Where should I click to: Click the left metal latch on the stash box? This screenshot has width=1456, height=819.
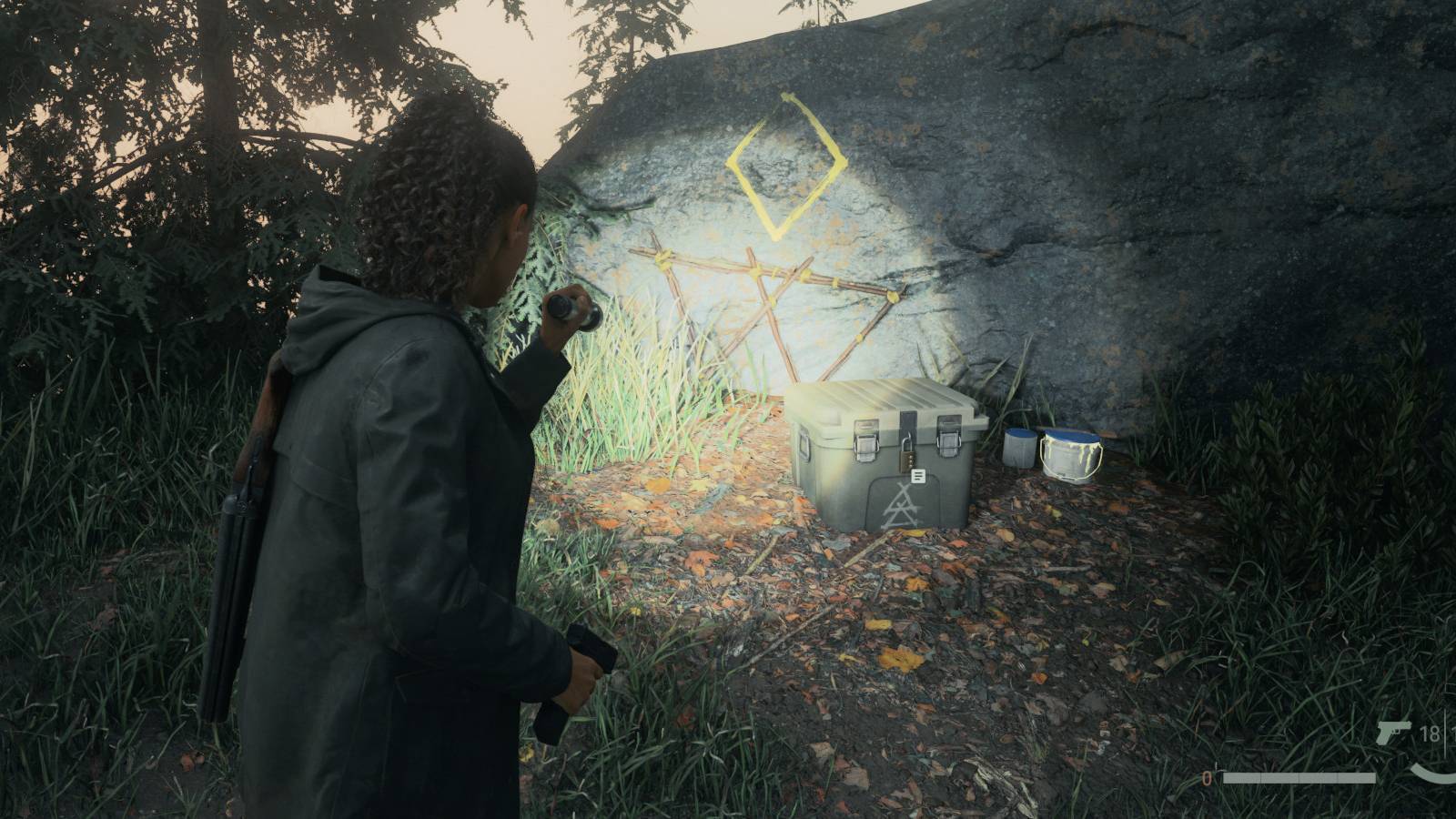864,444
